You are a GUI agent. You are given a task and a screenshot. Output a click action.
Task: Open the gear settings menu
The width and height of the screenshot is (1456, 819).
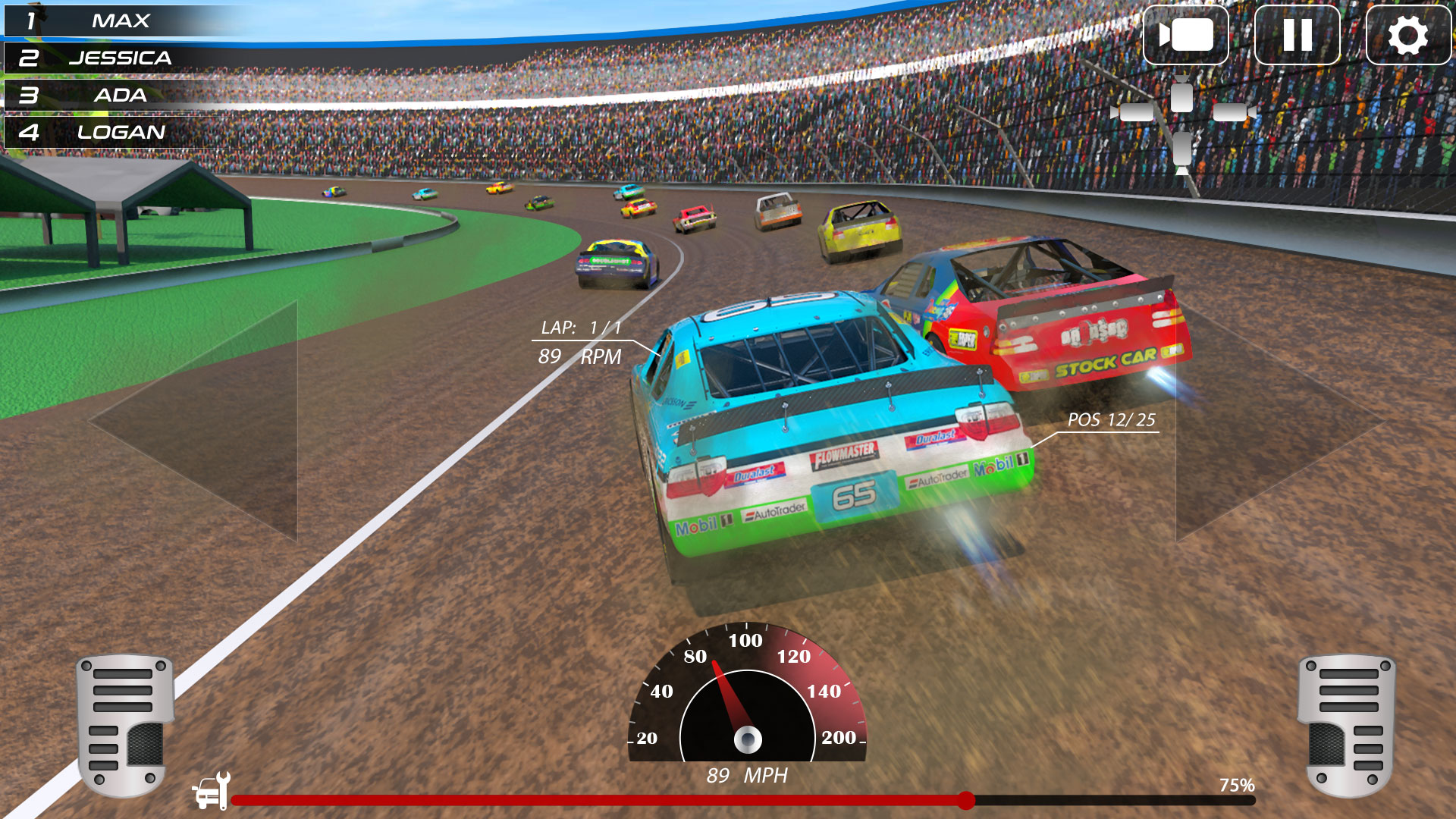click(1407, 35)
